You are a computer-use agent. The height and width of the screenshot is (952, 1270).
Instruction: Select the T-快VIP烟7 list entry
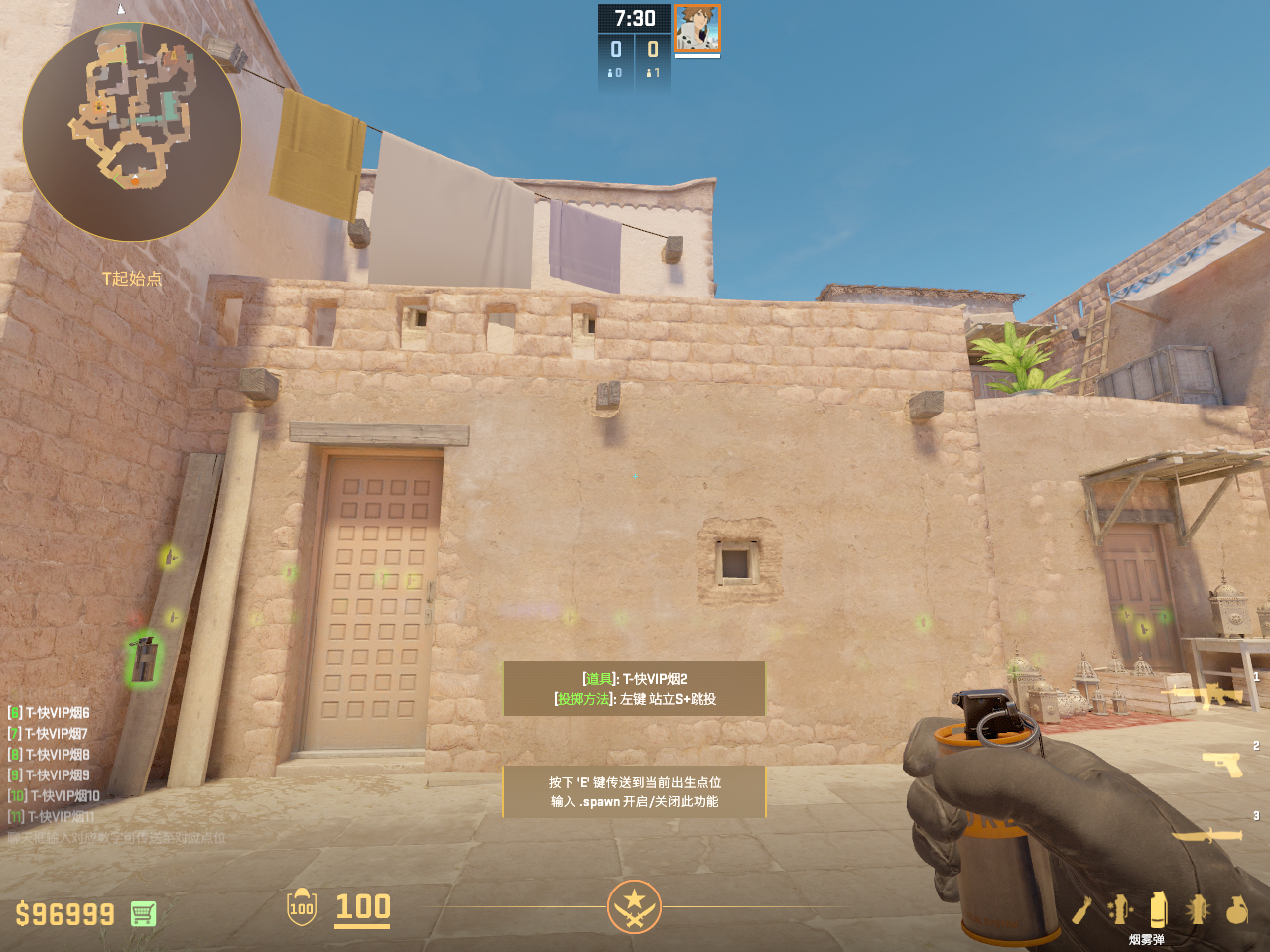click(x=49, y=734)
